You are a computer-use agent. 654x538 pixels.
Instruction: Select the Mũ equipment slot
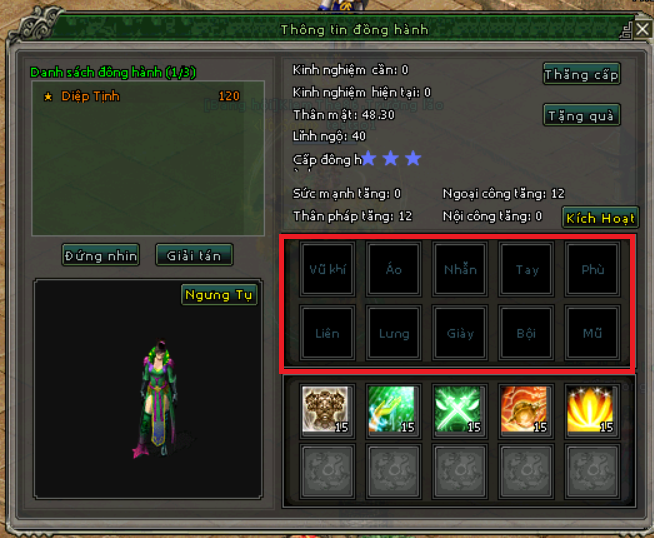point(592,333)
